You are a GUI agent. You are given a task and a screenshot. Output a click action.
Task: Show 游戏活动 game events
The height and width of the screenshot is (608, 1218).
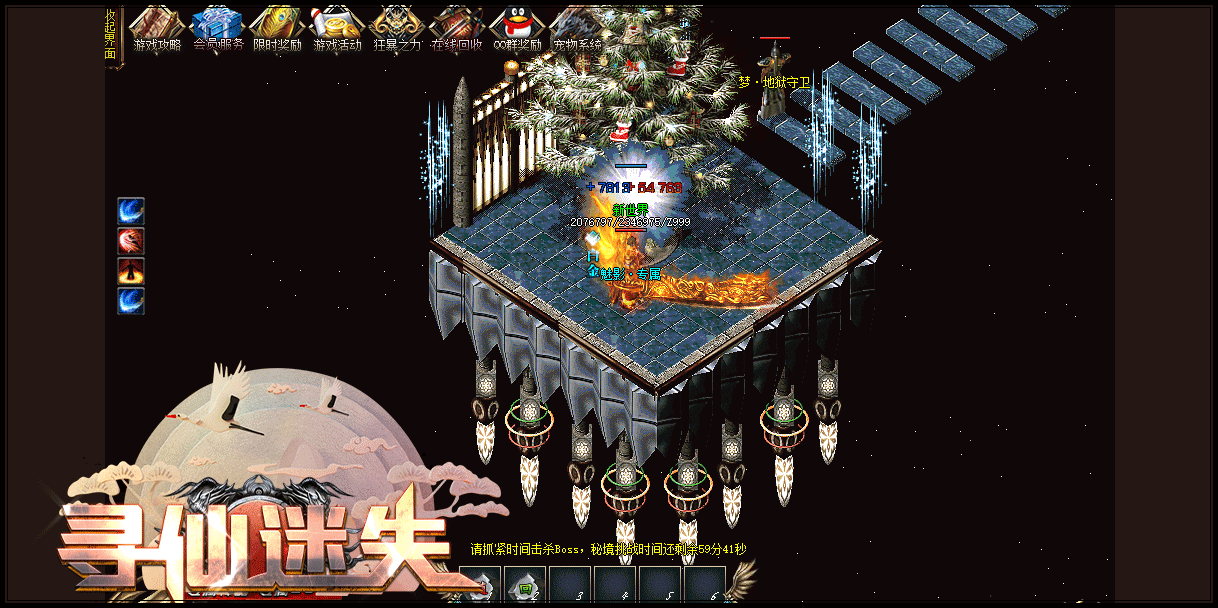point(337,30)
